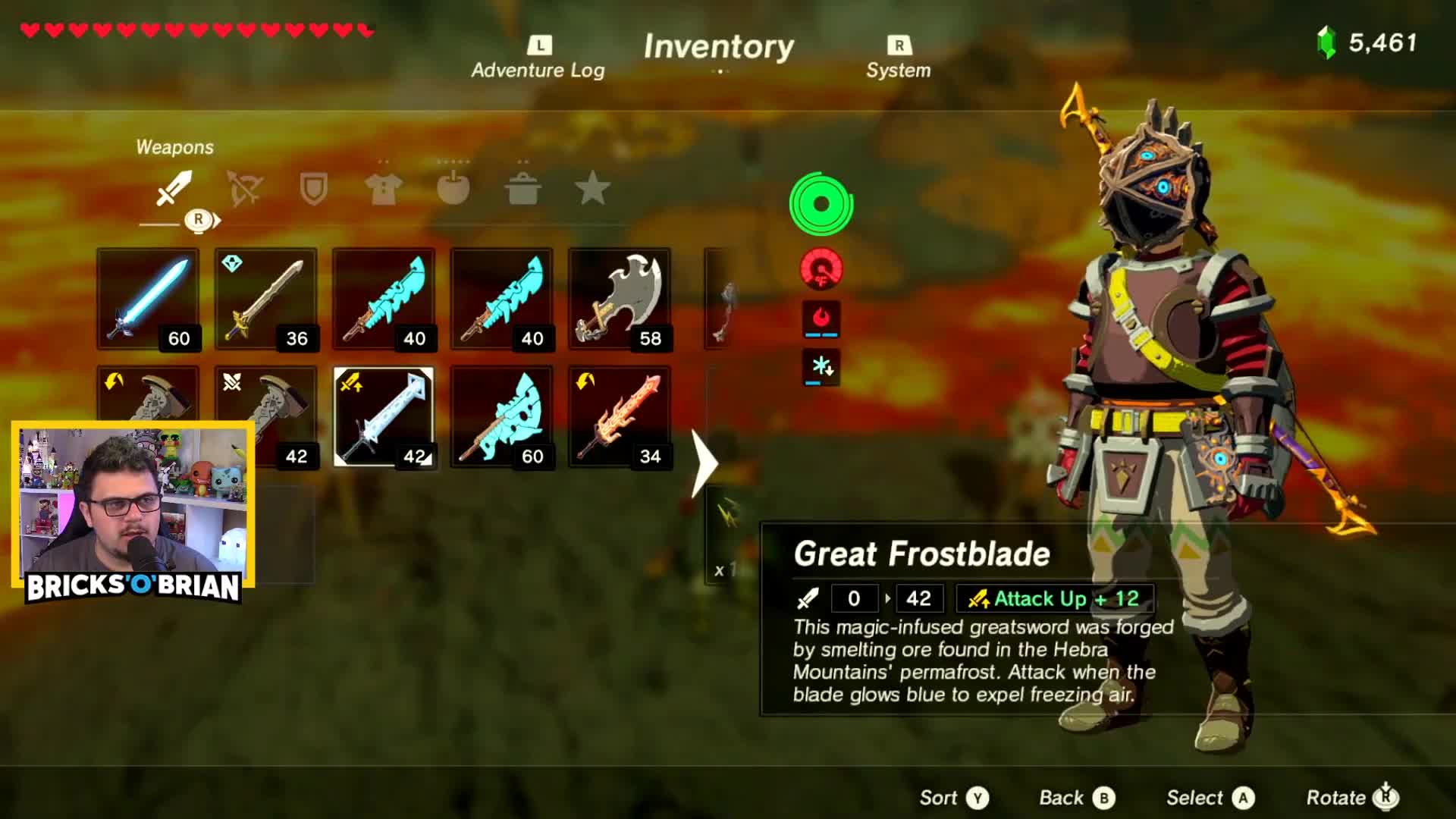Open the cooking pot meals category icon

point(522,190)
